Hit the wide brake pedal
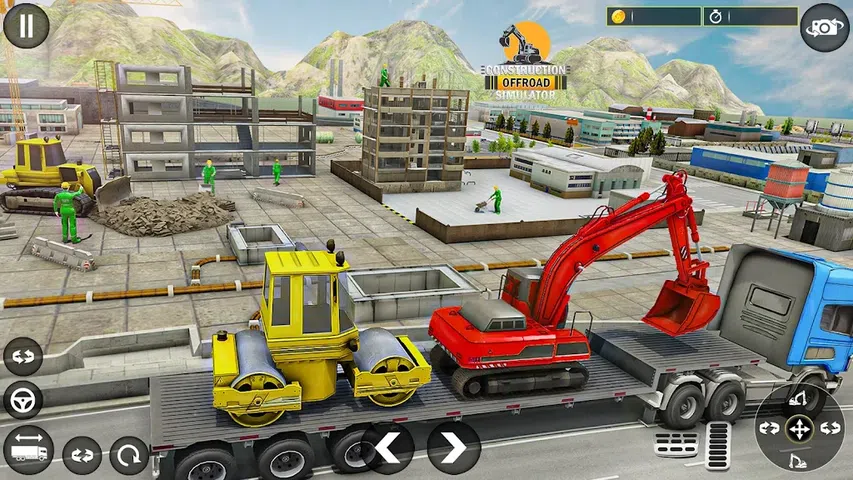The image size is (853, 480). click(x=677, y=445)
